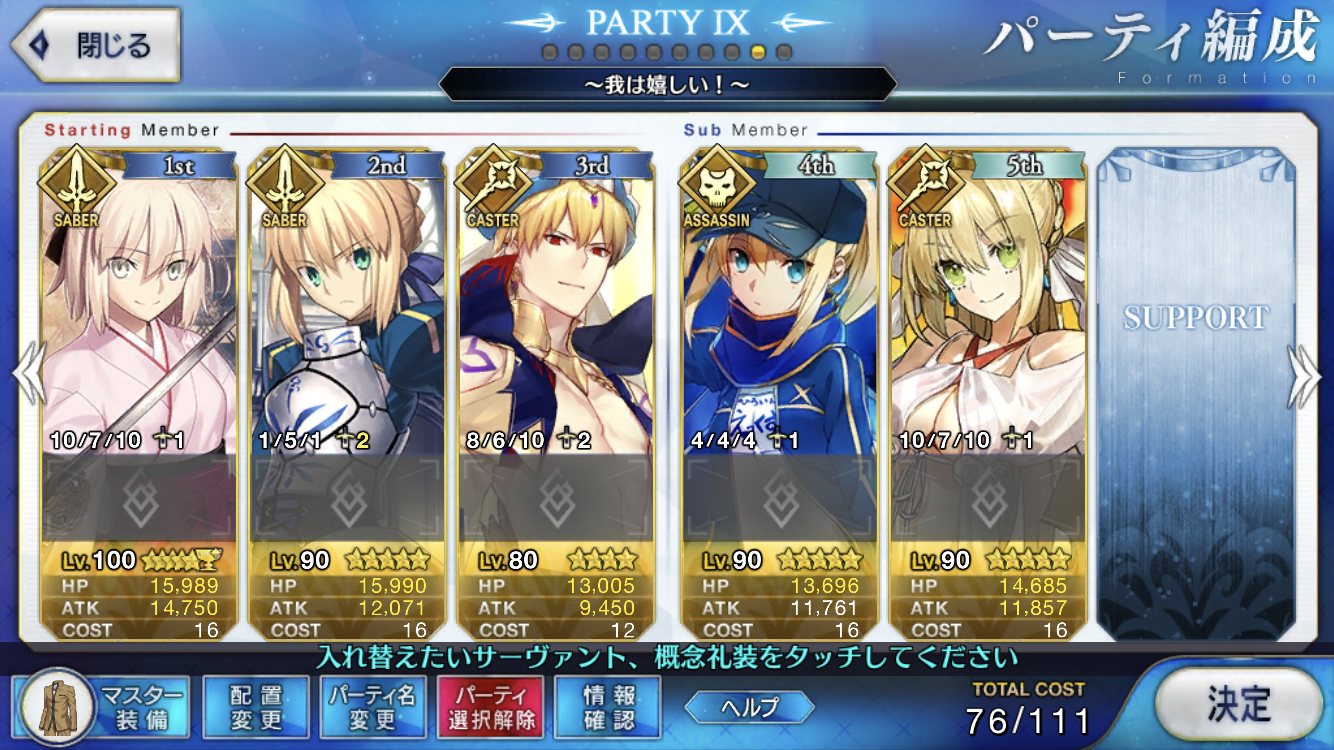Rename the party via パーティ名変更
This screenshot has height=750, width=1334.
point(373,706)
